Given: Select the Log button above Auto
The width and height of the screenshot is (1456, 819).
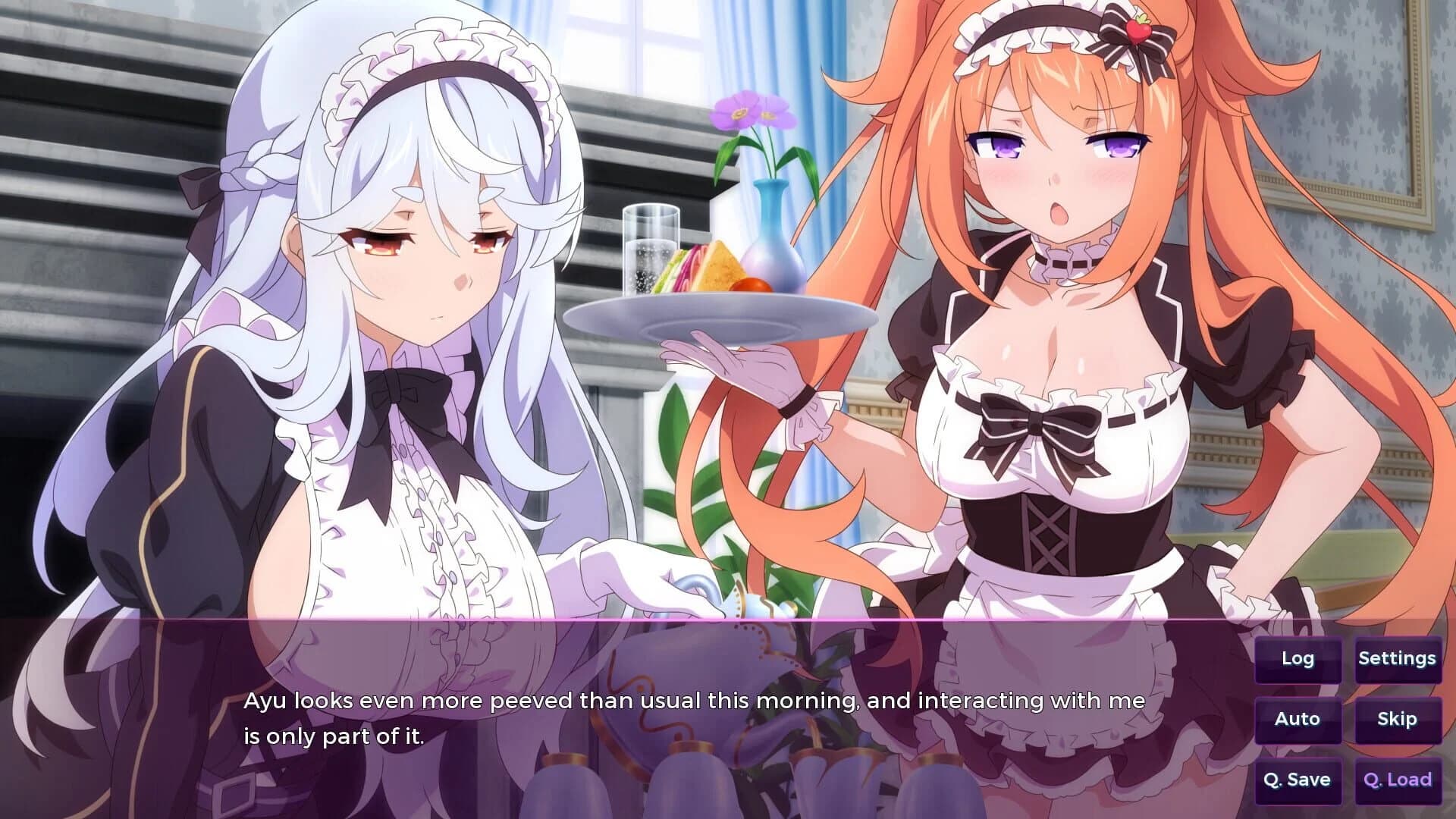Looking at the screenshot, I should point(1298,659).
